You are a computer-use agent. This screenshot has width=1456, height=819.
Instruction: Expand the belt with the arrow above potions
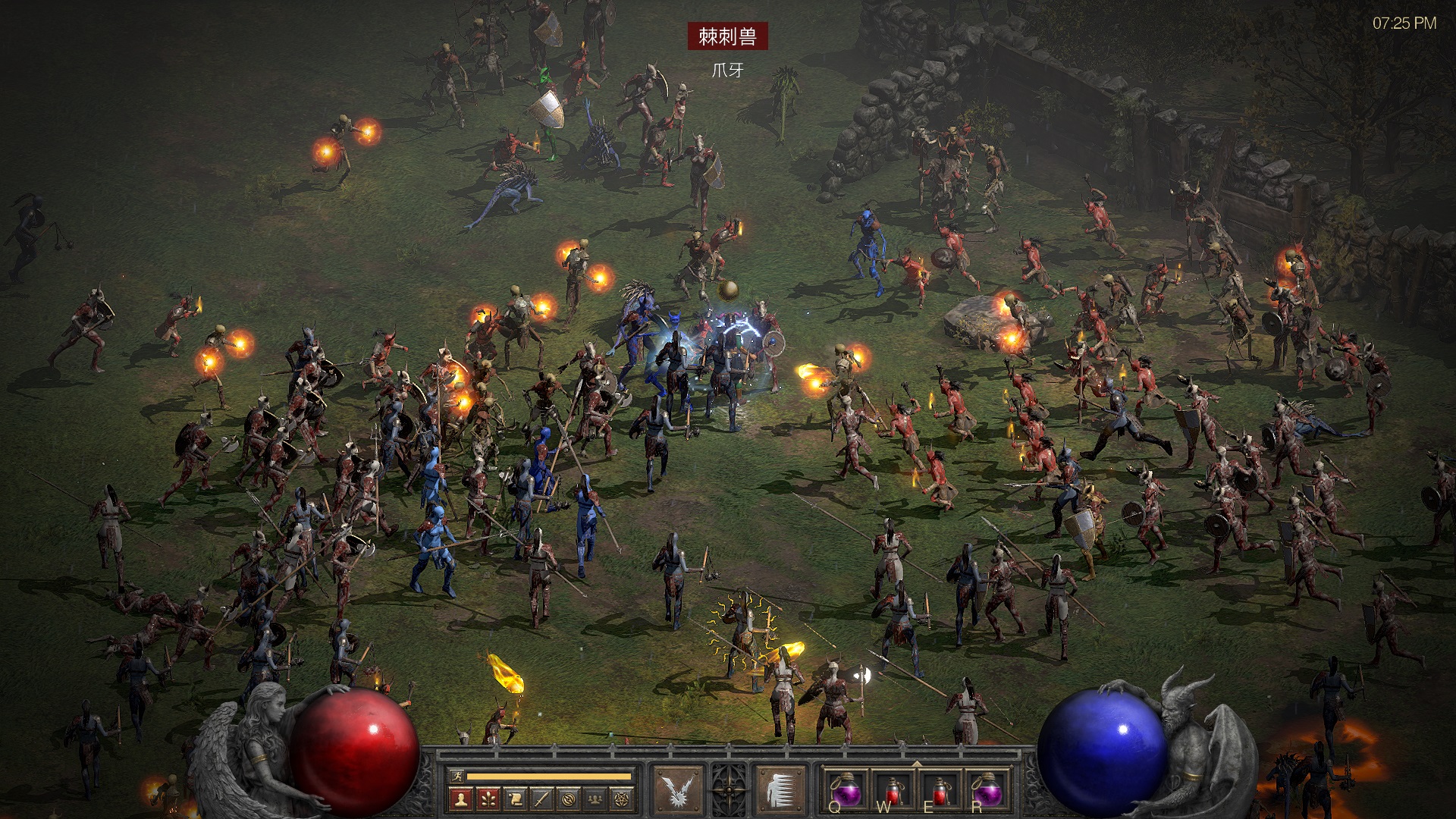tap(916, 764)
